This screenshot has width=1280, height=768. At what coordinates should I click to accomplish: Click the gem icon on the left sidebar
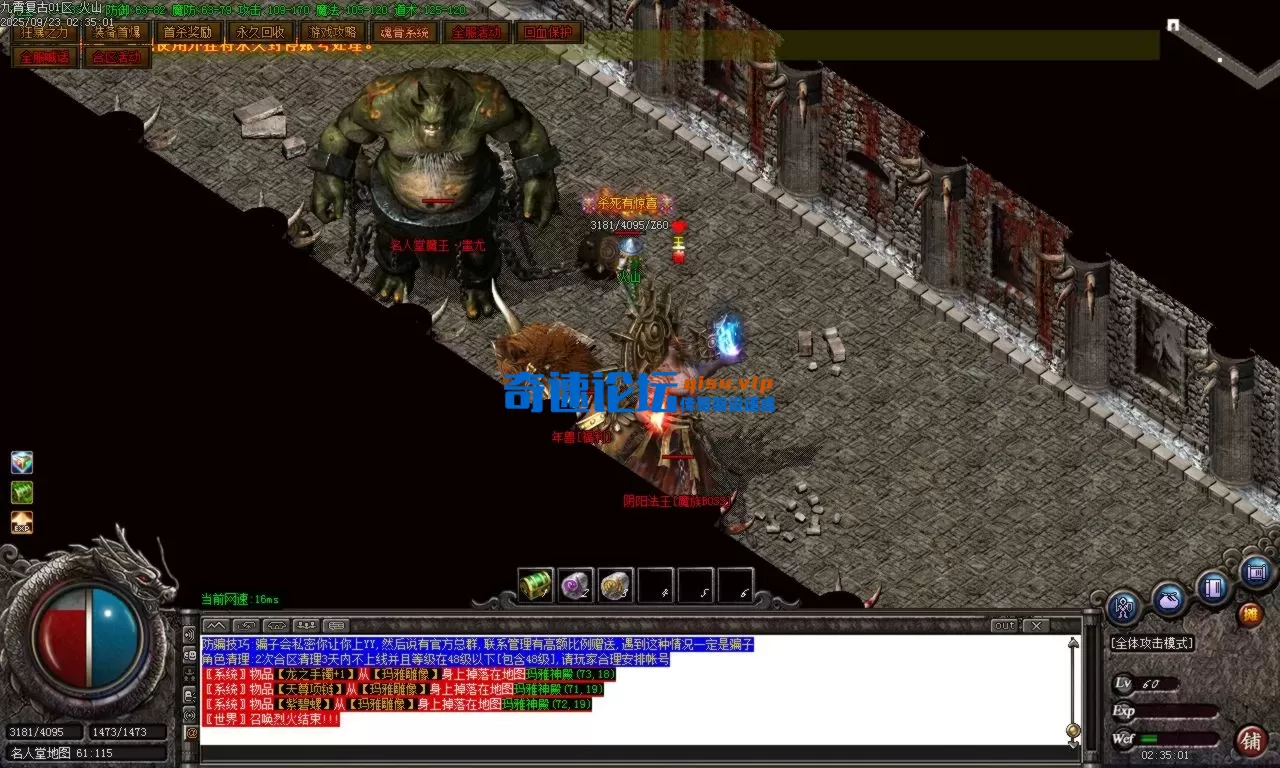(x=21, y=462)
